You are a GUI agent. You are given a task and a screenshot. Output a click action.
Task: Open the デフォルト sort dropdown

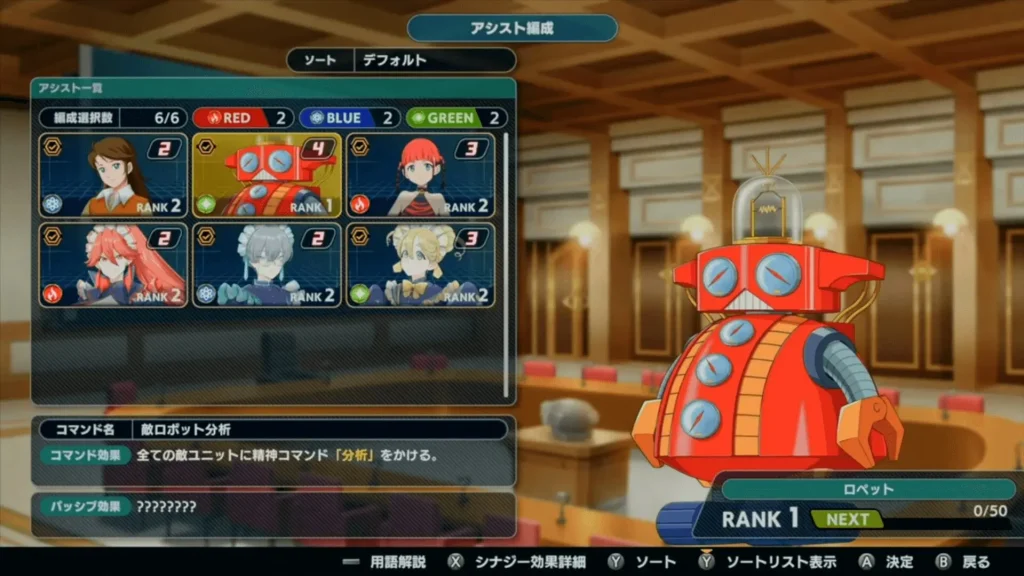[x=434, y=60]
